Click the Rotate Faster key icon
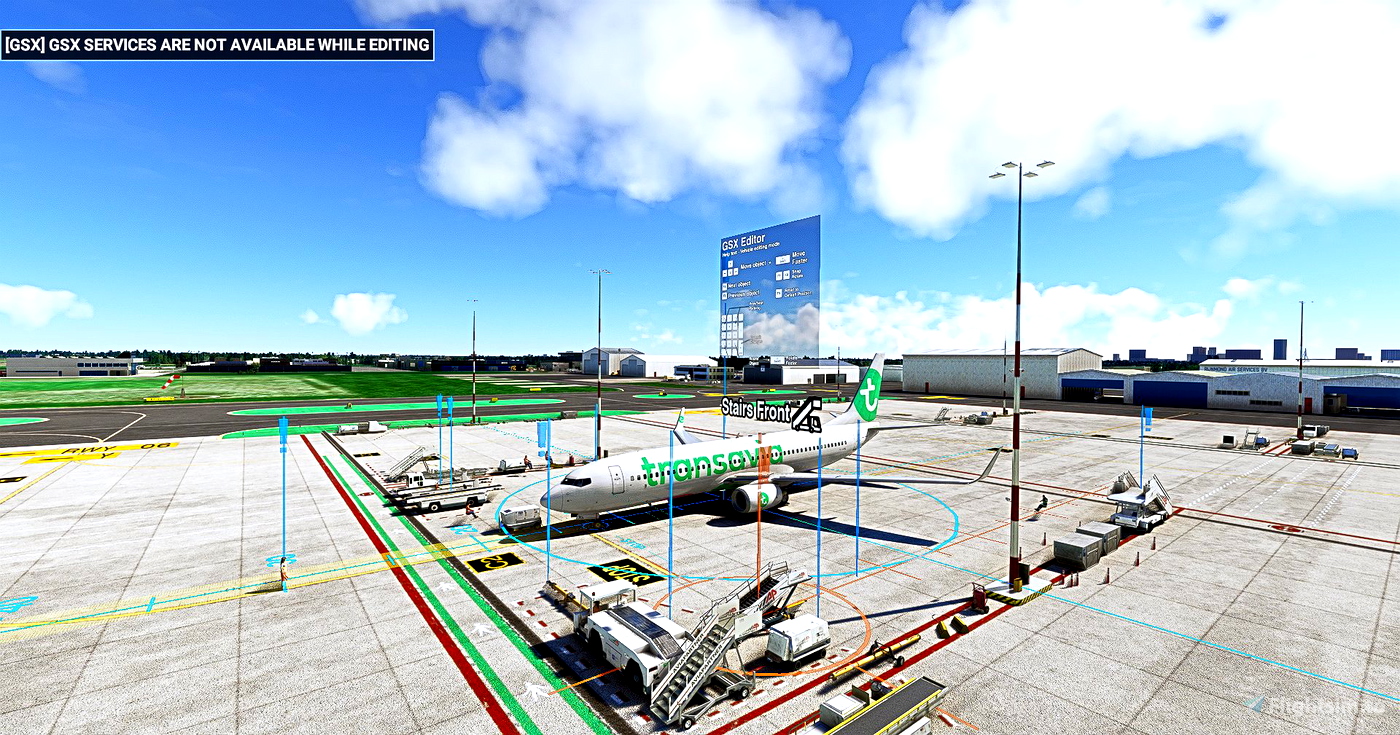The image size is (1400, 735). coord(776,358)
